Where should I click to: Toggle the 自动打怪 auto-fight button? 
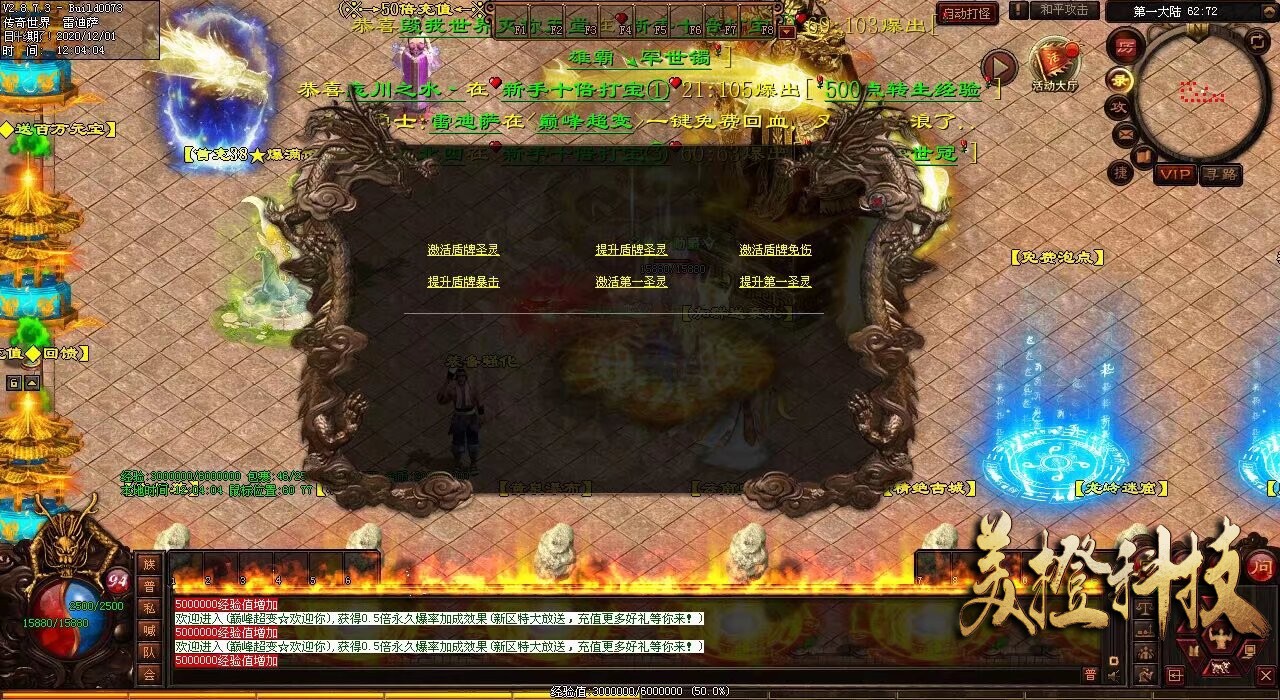pyautogui.click(x=967, y=13)
